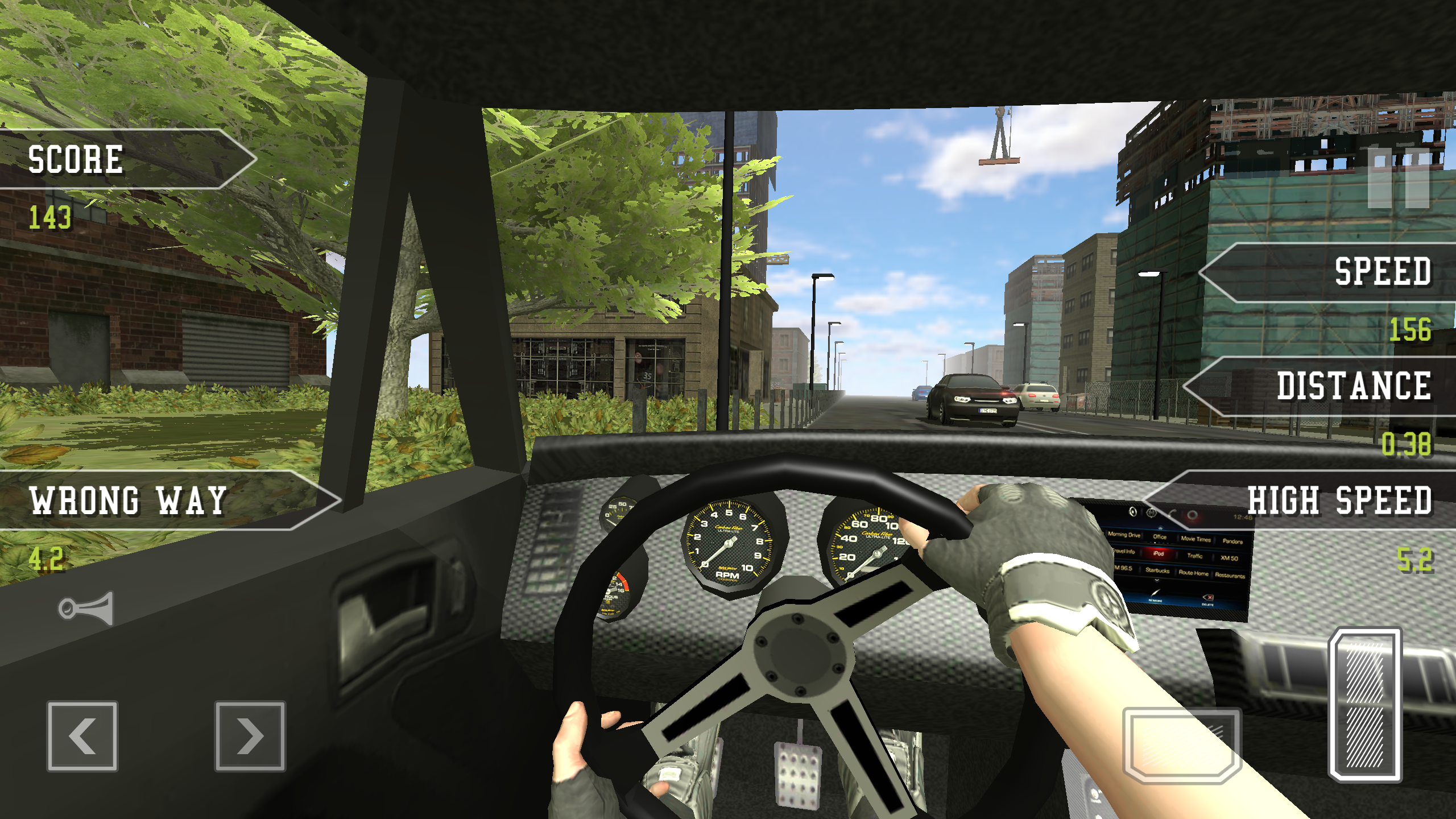Toggle the iPod source on the dashboard display

pyautogui.click(x=1159, y=554)
